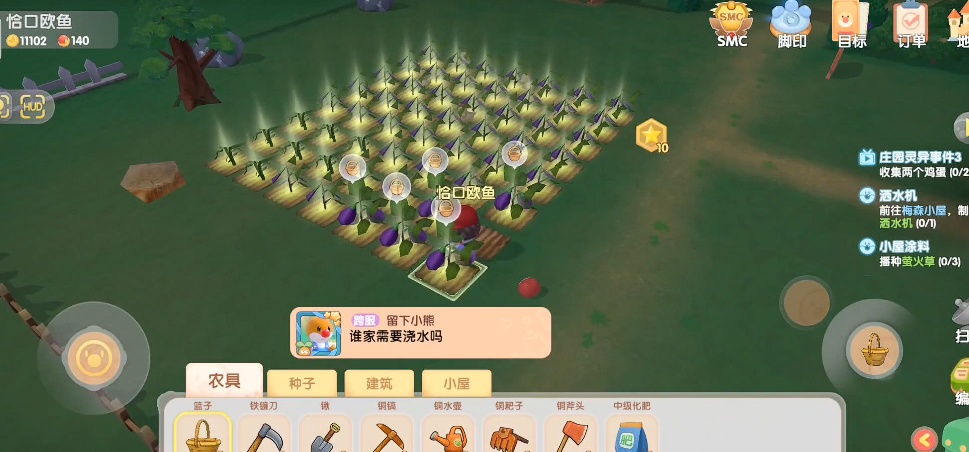Image resolution: width=969 pixels, height=452 pixels.
Task: Open 留下小熊's chat message bubble
Action: 421,332
